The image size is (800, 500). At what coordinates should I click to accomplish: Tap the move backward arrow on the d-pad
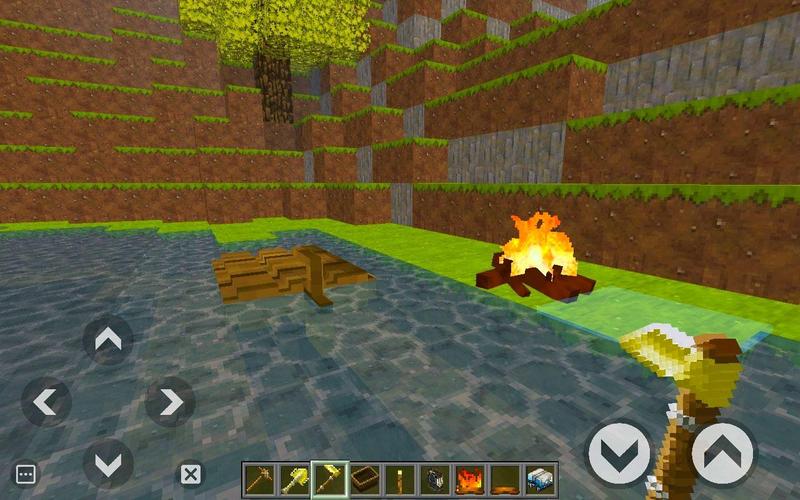tap(108, 464)
